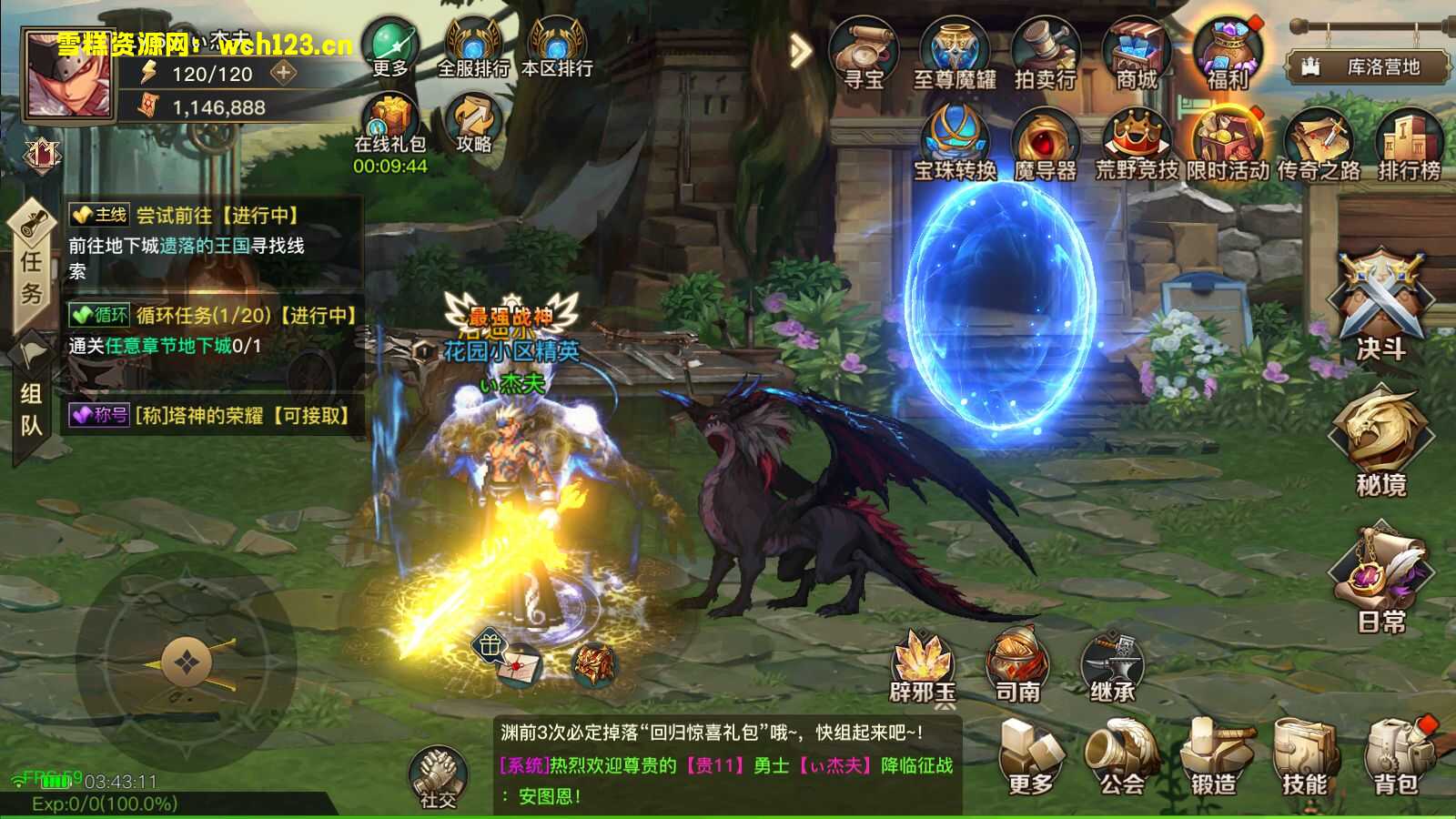
Task: Open the 背包 backpack
Action: tap(1397, 755)
